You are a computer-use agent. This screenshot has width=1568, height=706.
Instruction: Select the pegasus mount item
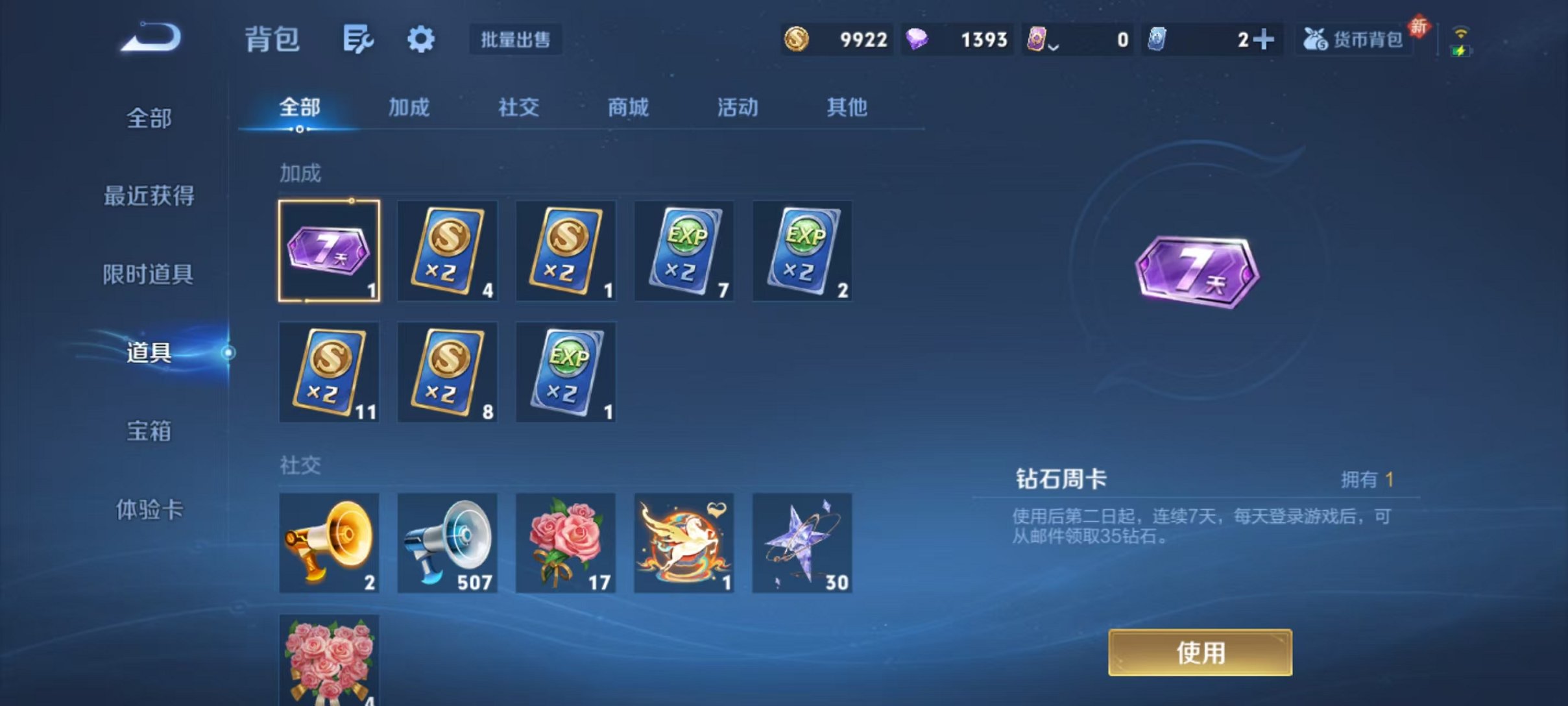click(x=684, y=543)
